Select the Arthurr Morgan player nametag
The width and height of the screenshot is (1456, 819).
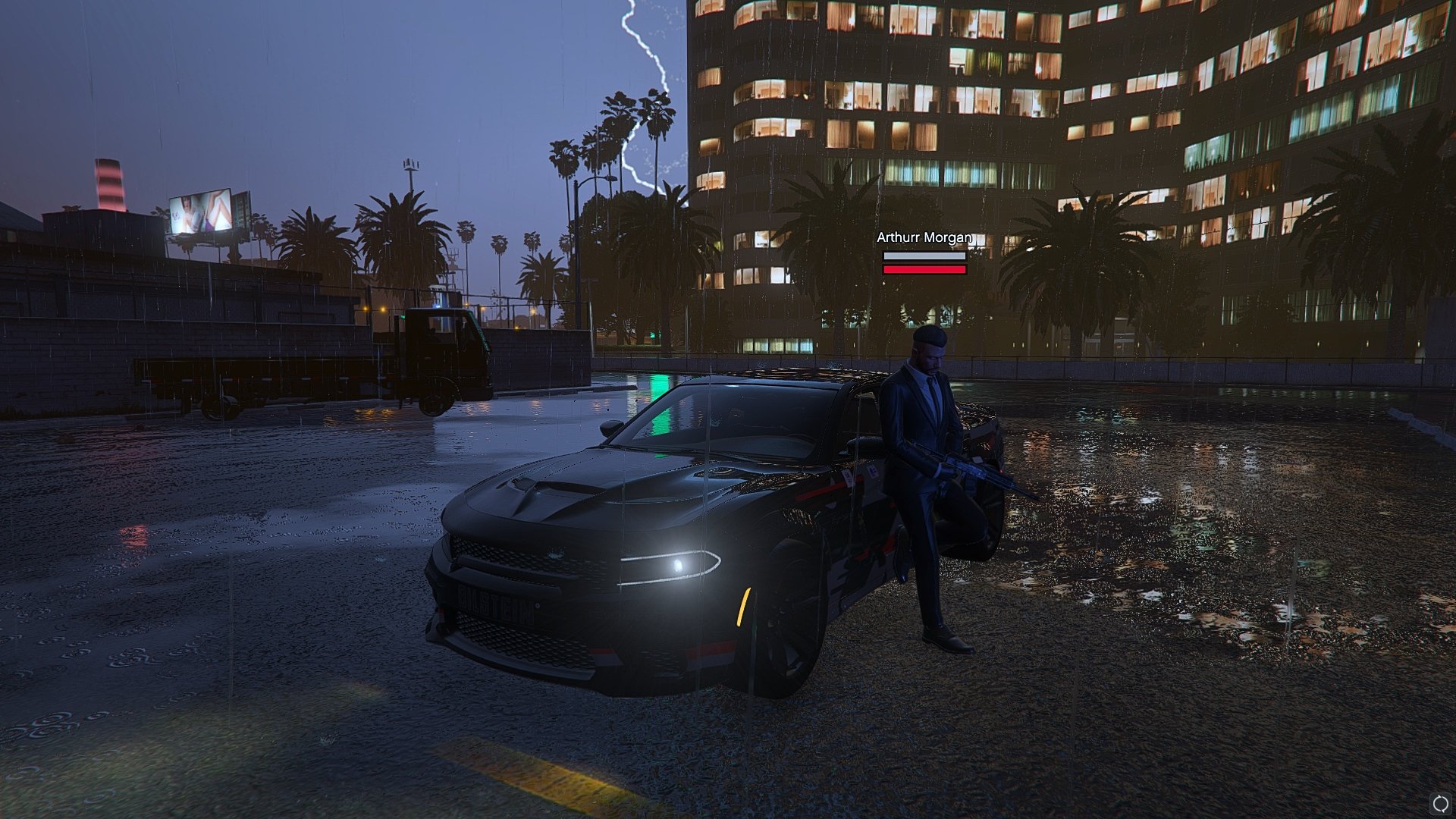tap(924, 238)
